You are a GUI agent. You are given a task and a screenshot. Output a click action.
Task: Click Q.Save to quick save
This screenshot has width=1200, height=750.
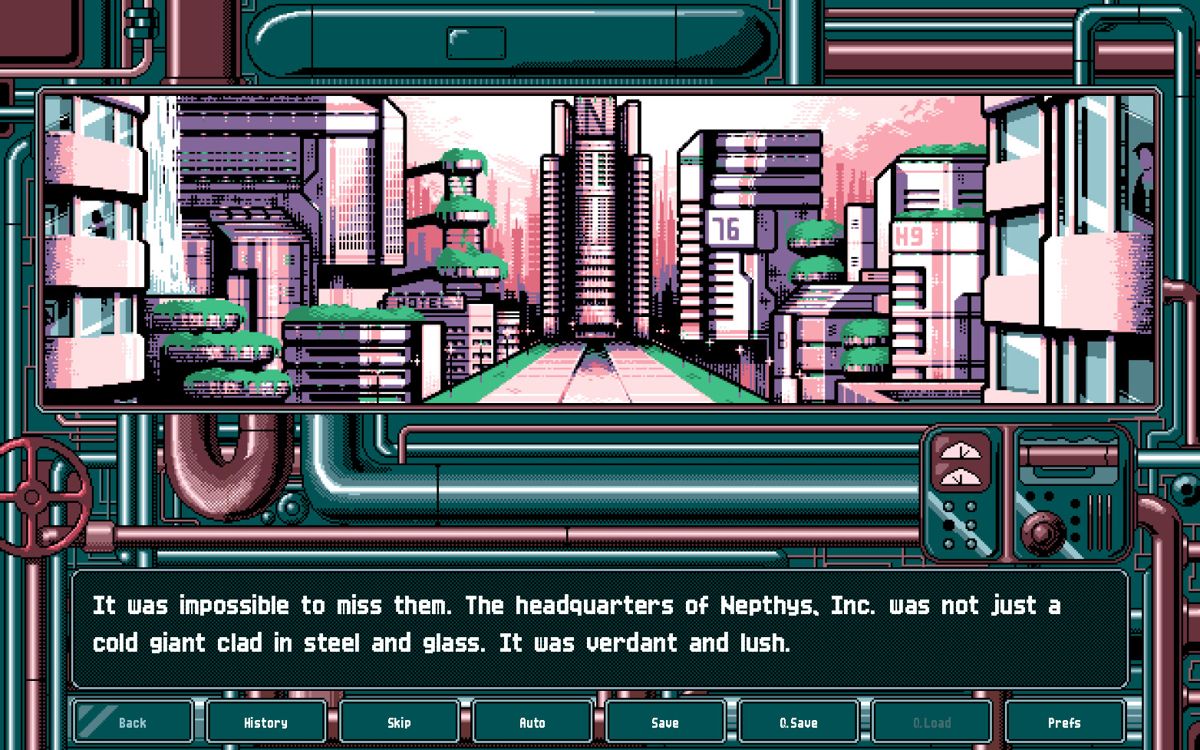click(x=798, y=722)
